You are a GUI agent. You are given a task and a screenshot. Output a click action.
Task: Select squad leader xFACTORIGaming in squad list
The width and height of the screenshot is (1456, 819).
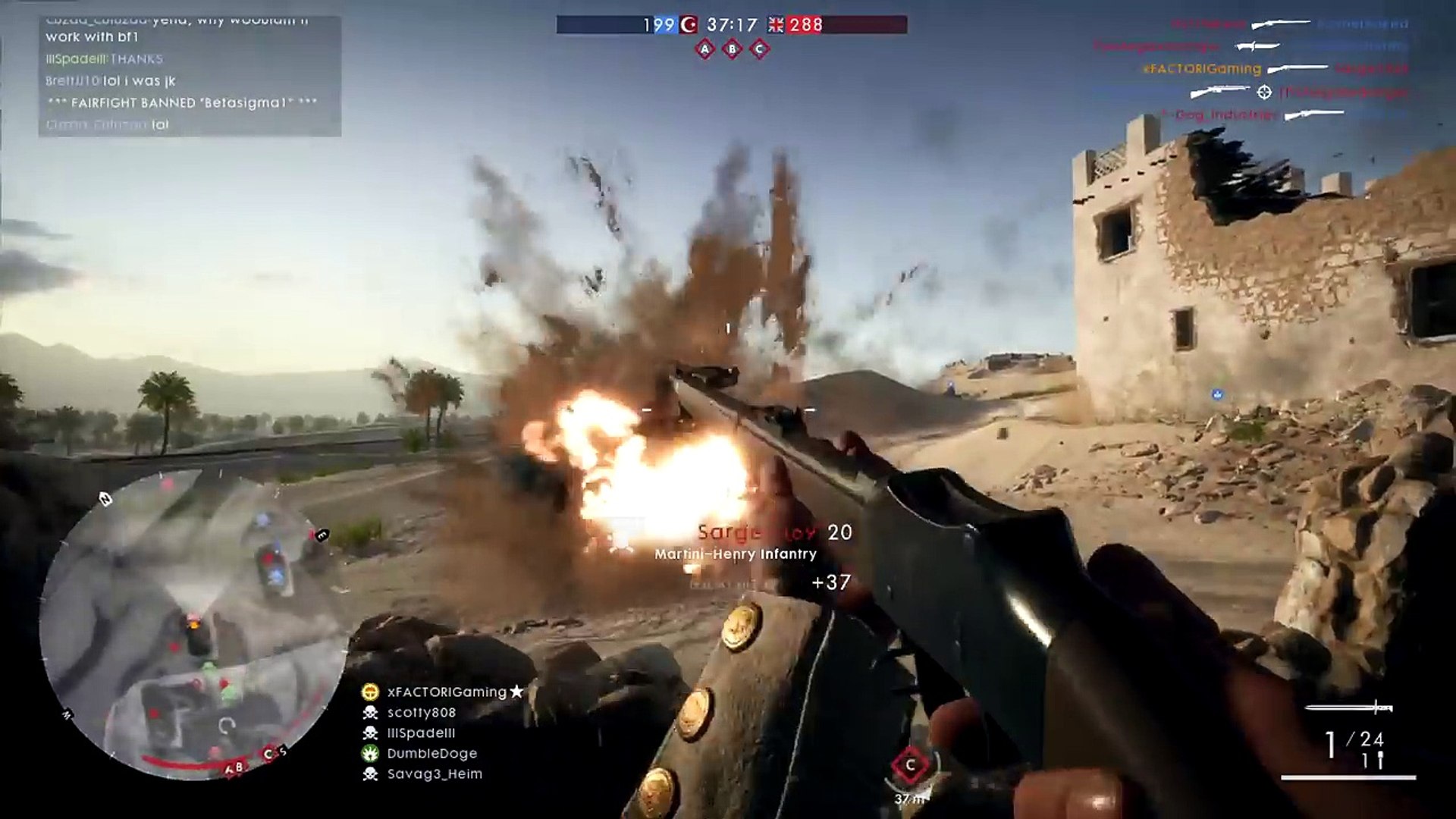click(446, 692)
